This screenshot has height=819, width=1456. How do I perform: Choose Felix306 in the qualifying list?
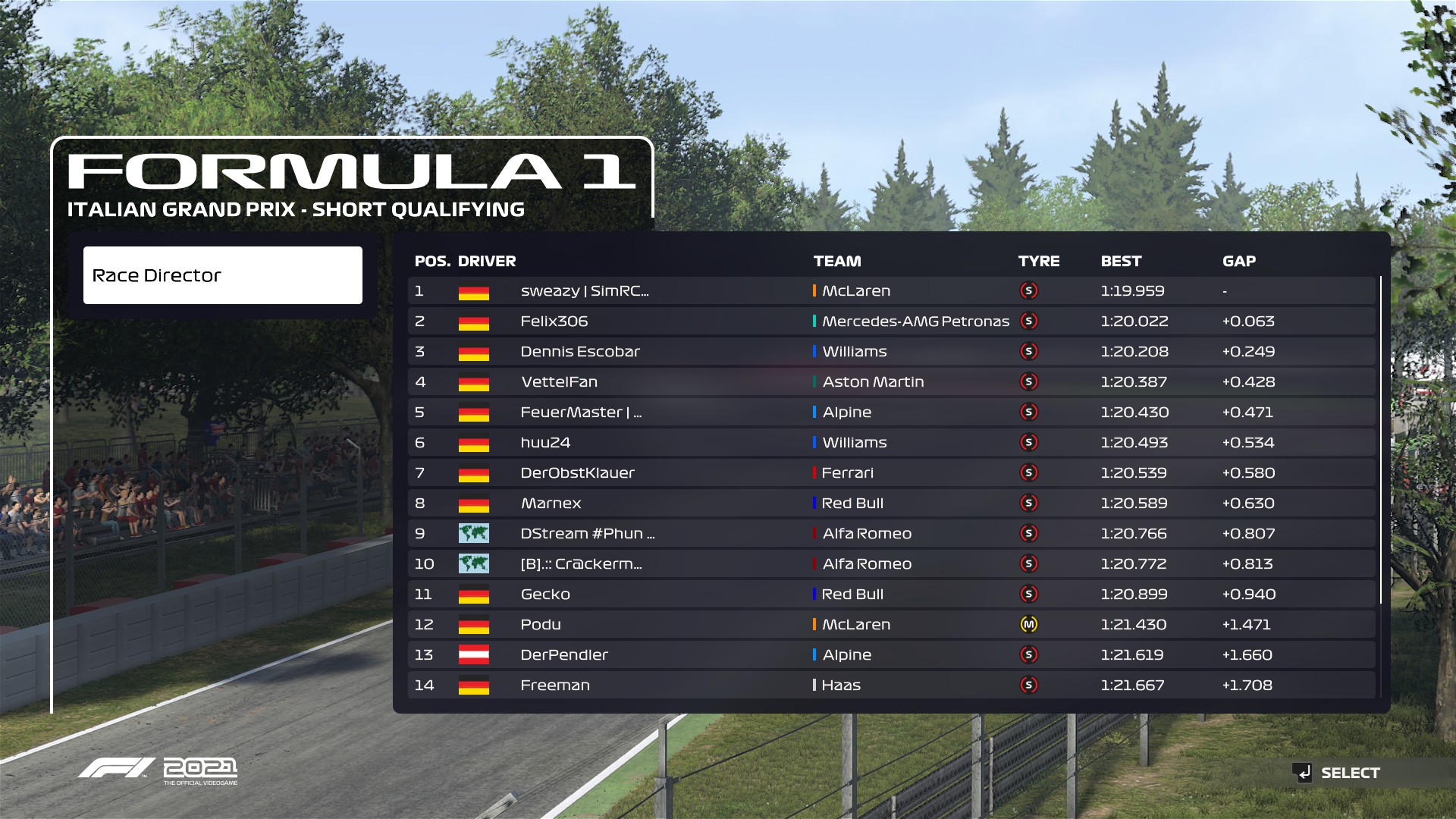[x=554, y=322]
